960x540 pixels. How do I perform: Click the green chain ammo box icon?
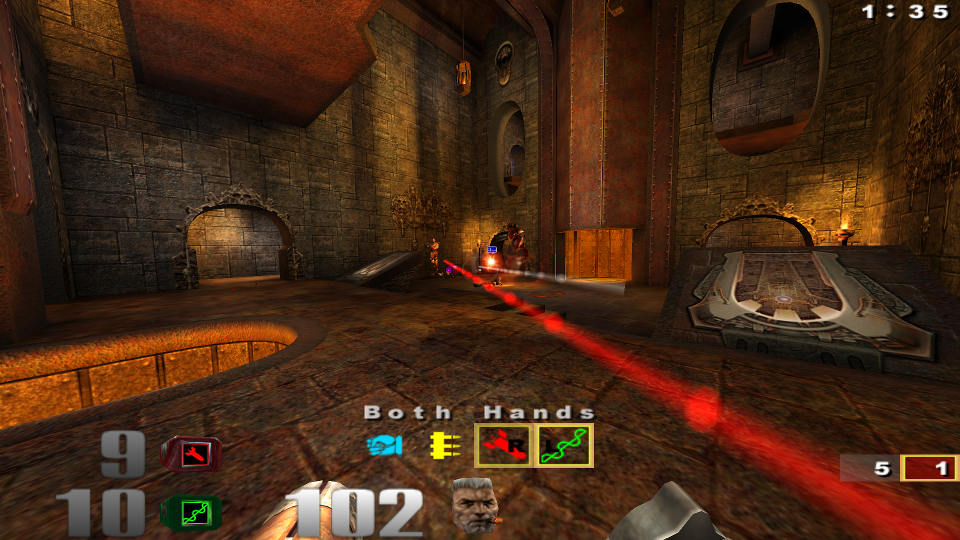191,513
